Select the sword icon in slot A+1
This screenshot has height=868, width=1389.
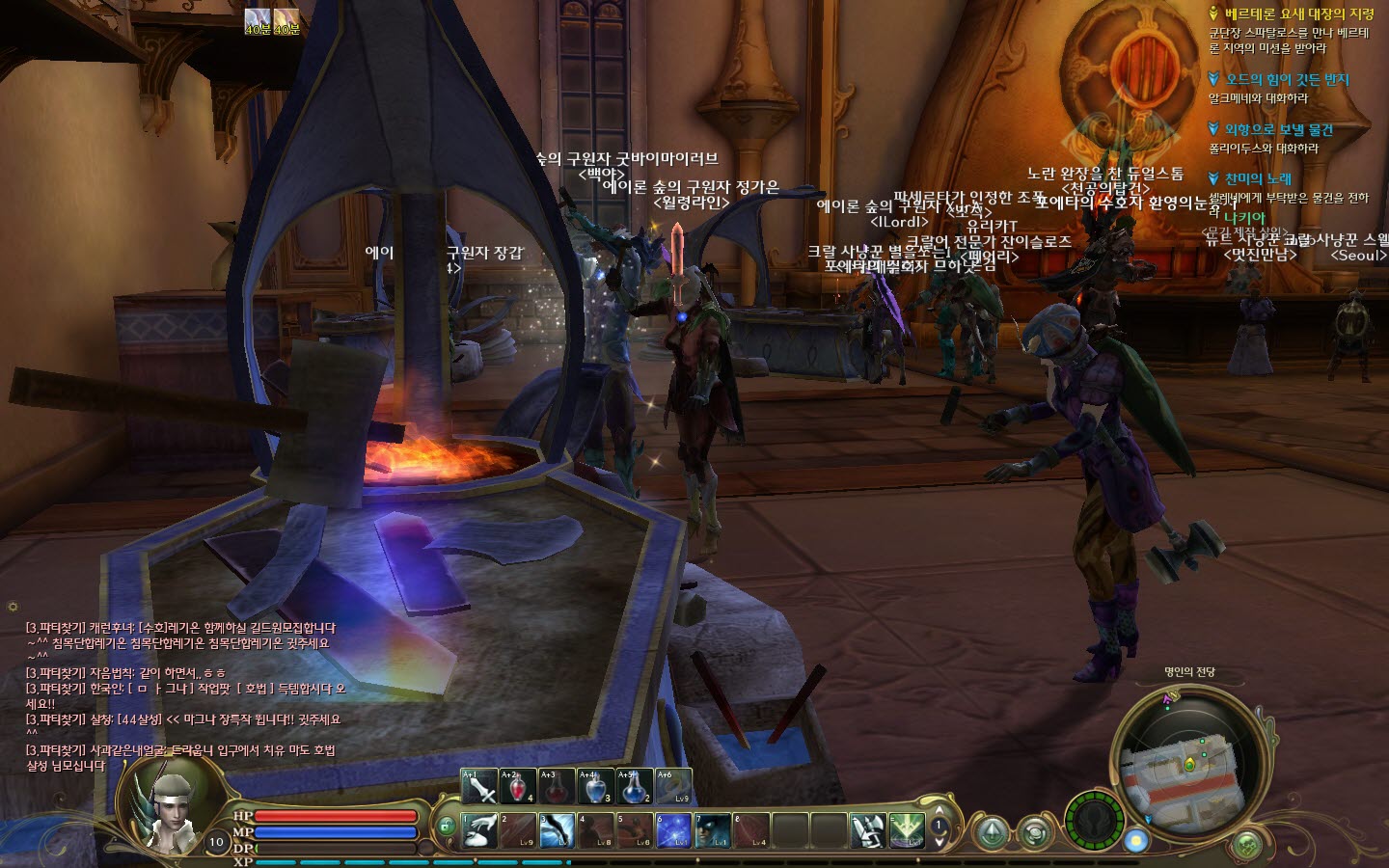coord(479,787)
